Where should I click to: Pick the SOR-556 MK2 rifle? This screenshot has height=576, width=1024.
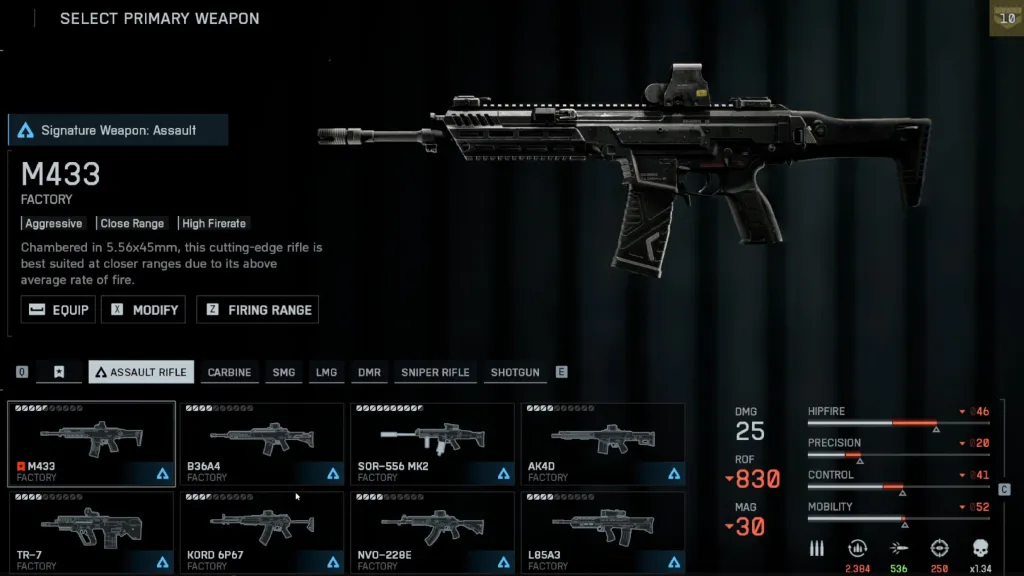[432, 443]
